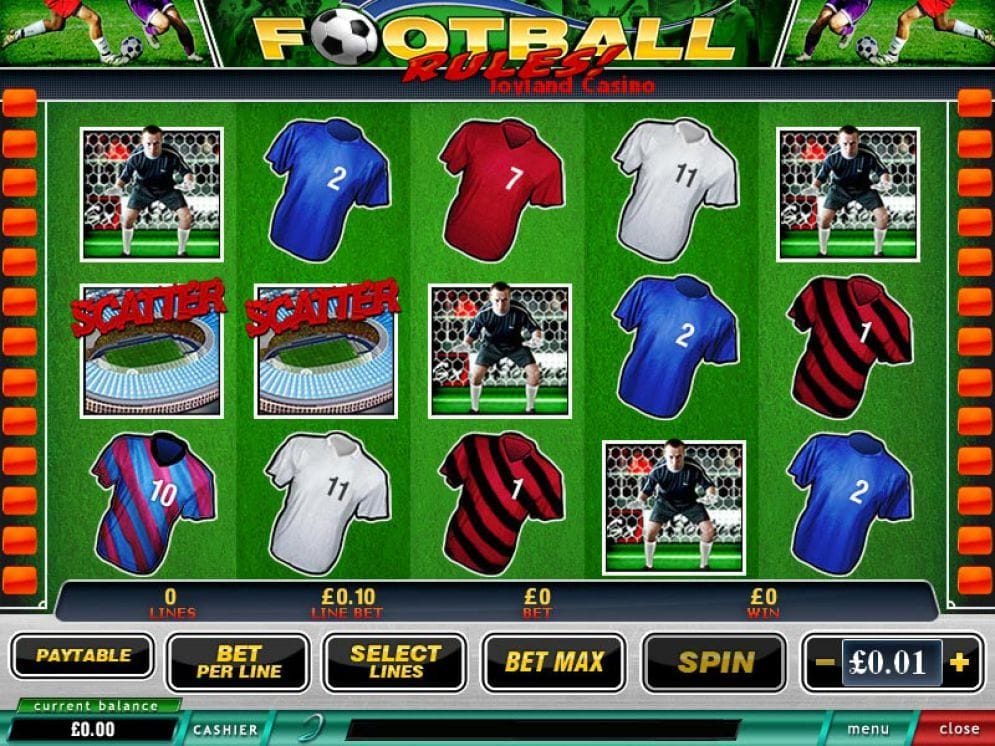
Task: Activate the Bet Max button
Action: pyautogui.click(x=554, y=662)
